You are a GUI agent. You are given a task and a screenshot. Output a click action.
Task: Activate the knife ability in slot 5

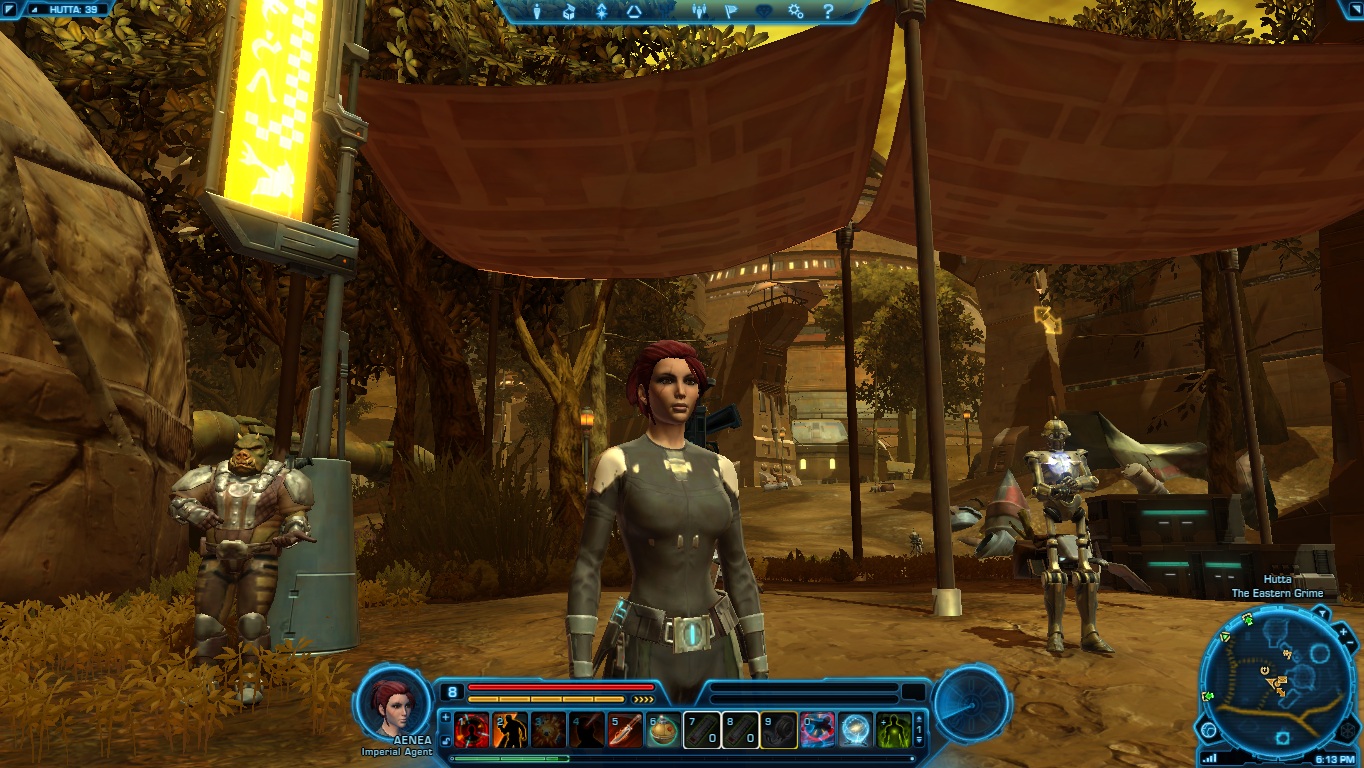pyautogui.click(x=625, y=731)
